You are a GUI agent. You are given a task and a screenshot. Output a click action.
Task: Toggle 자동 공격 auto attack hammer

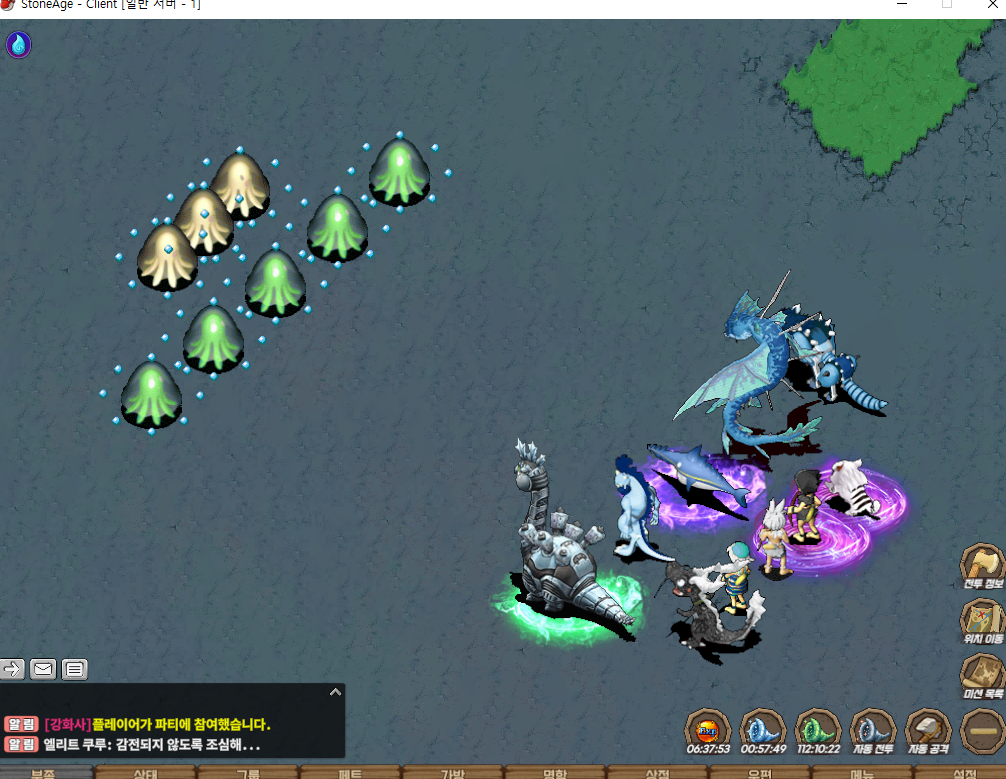click(x=927, y=729)
